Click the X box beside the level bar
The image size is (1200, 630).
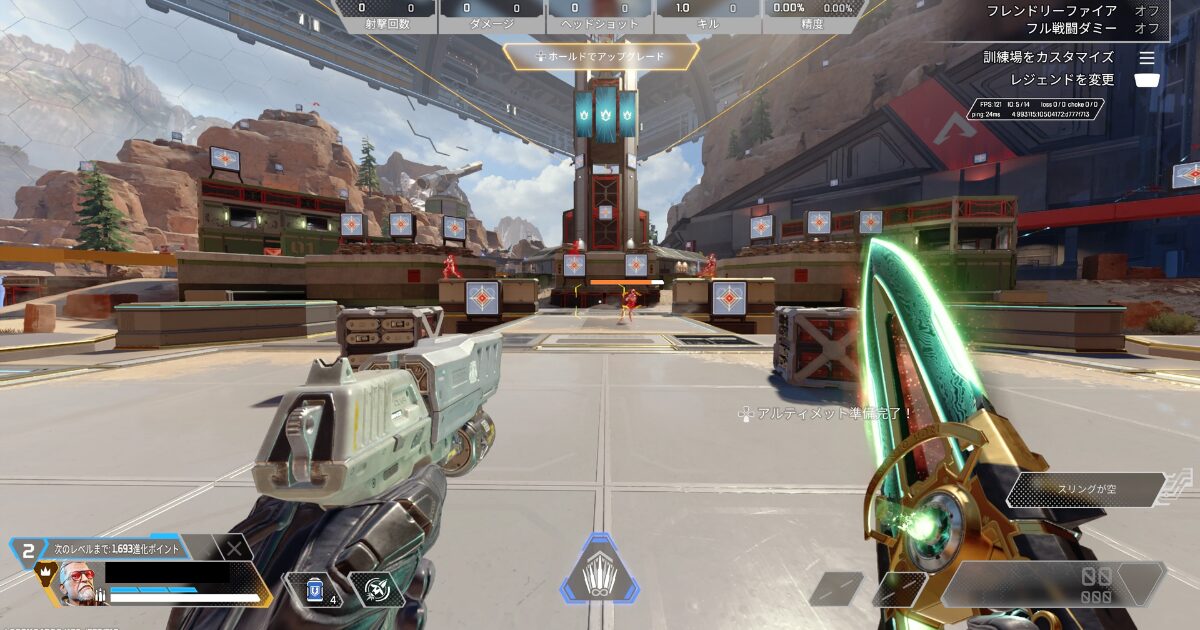click(x=233, y=547)
